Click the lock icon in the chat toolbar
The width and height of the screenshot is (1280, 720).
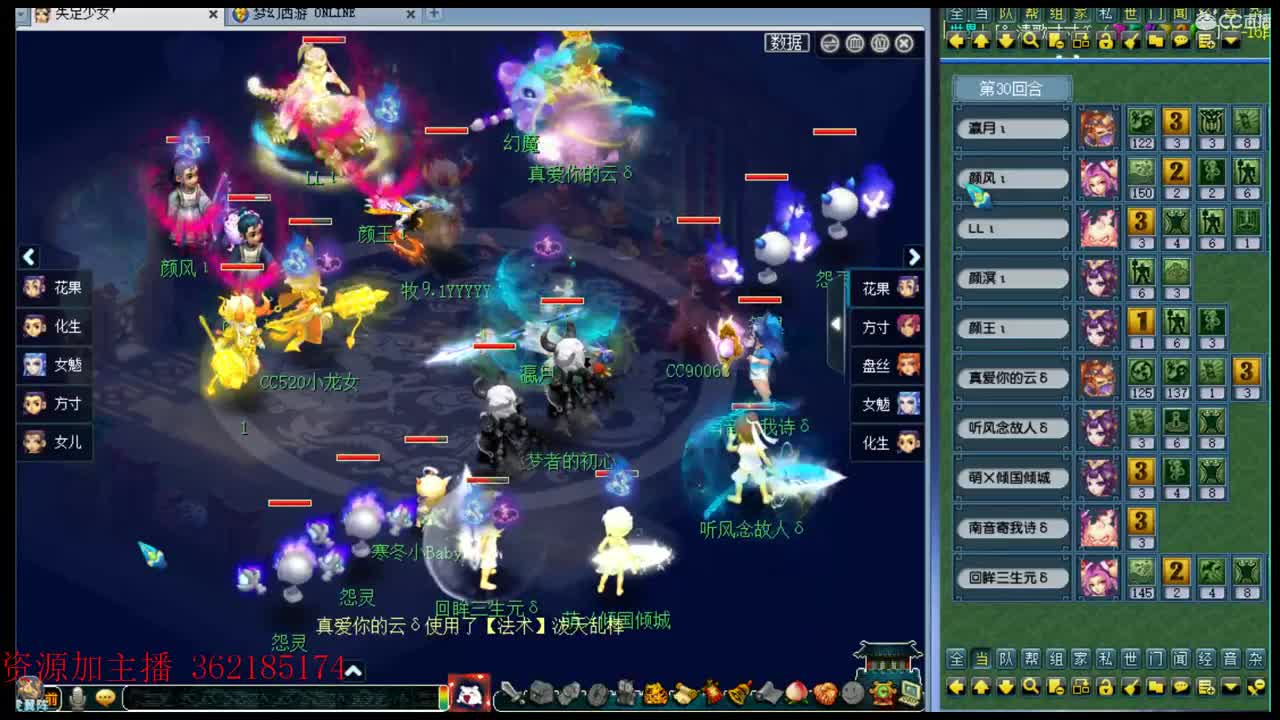coord(1105,688)
